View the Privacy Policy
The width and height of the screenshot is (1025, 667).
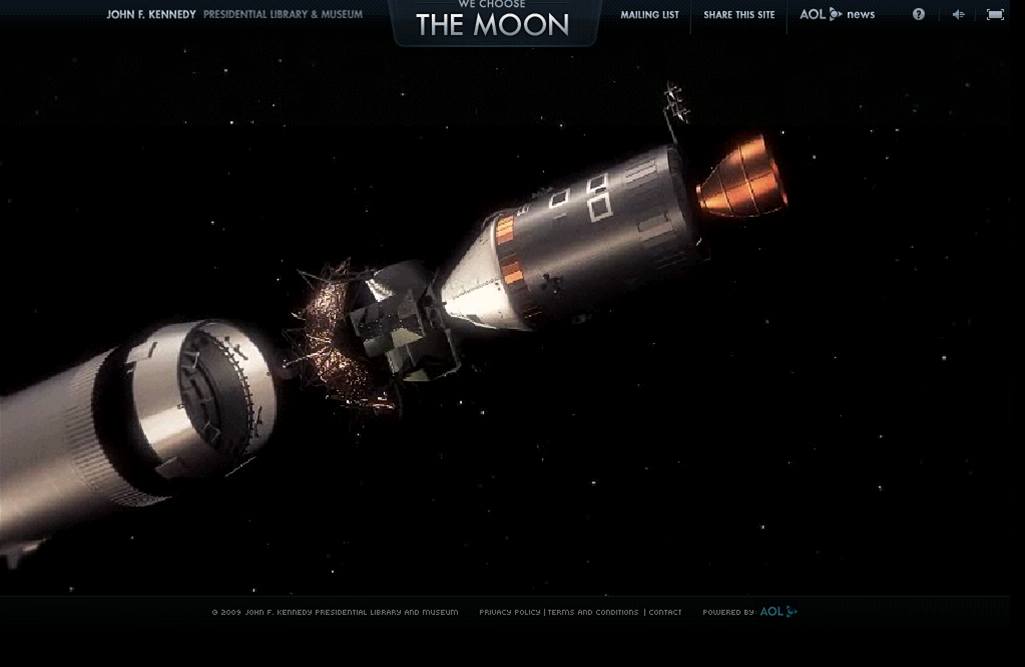[509, 612]
